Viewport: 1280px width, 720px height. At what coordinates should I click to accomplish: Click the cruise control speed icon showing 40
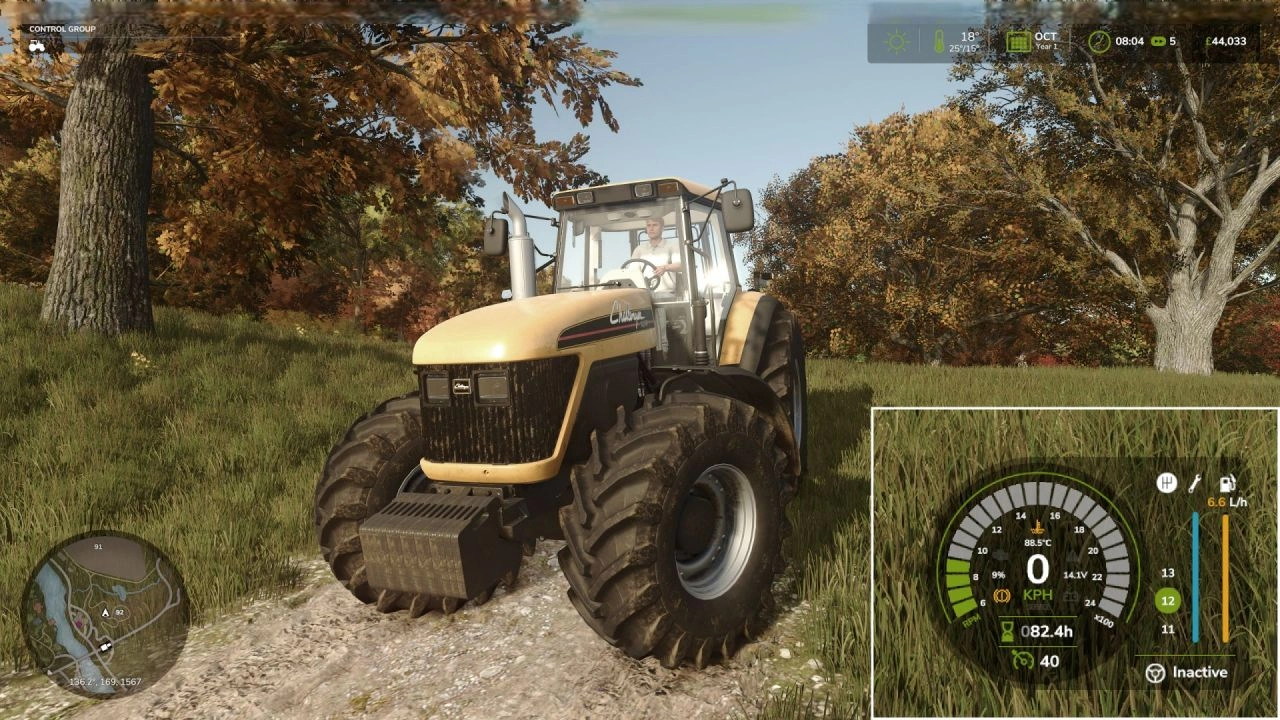coord(1025,658)
